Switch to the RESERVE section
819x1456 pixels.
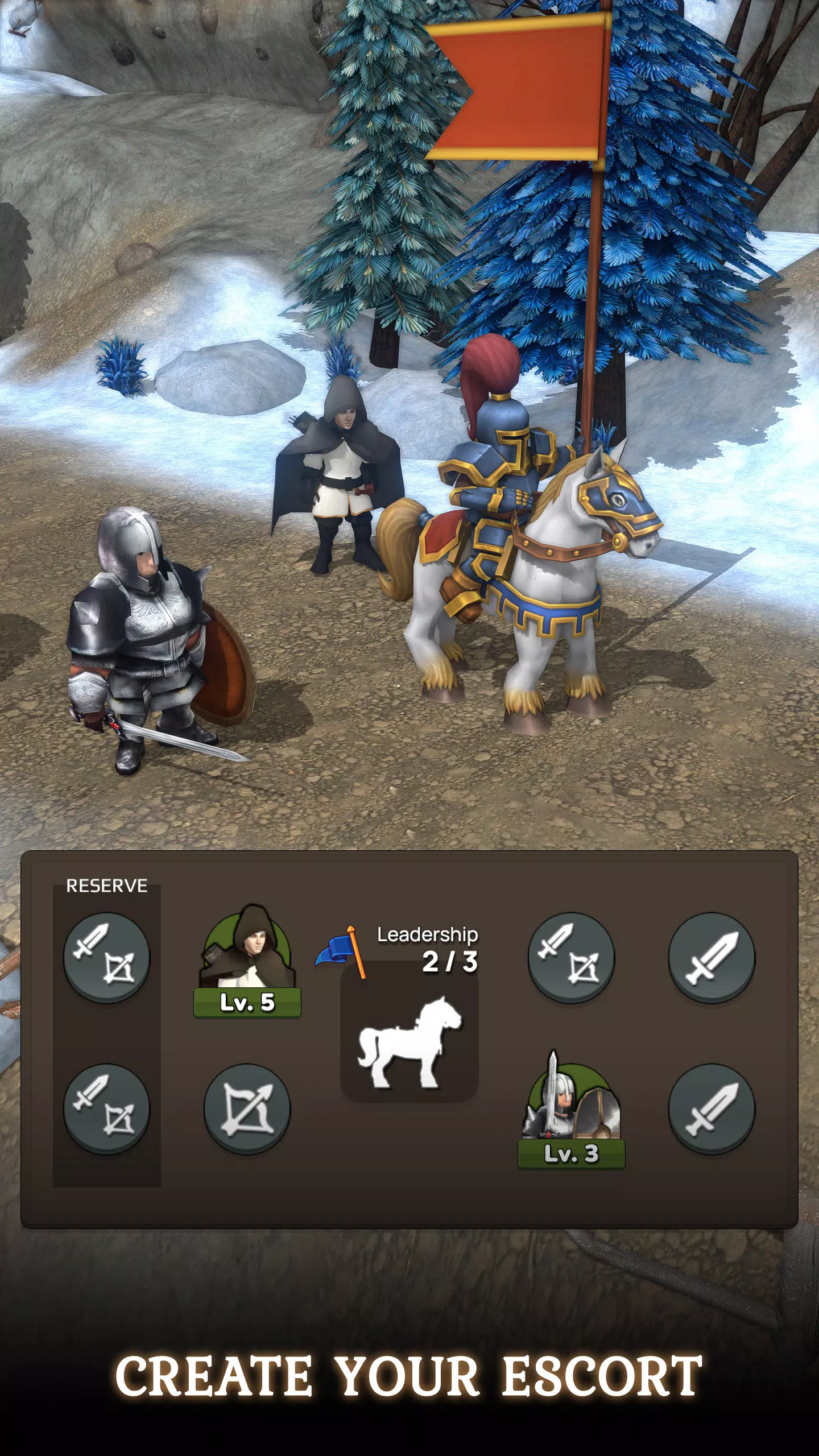pyautogui.click(x=107, y=886)
